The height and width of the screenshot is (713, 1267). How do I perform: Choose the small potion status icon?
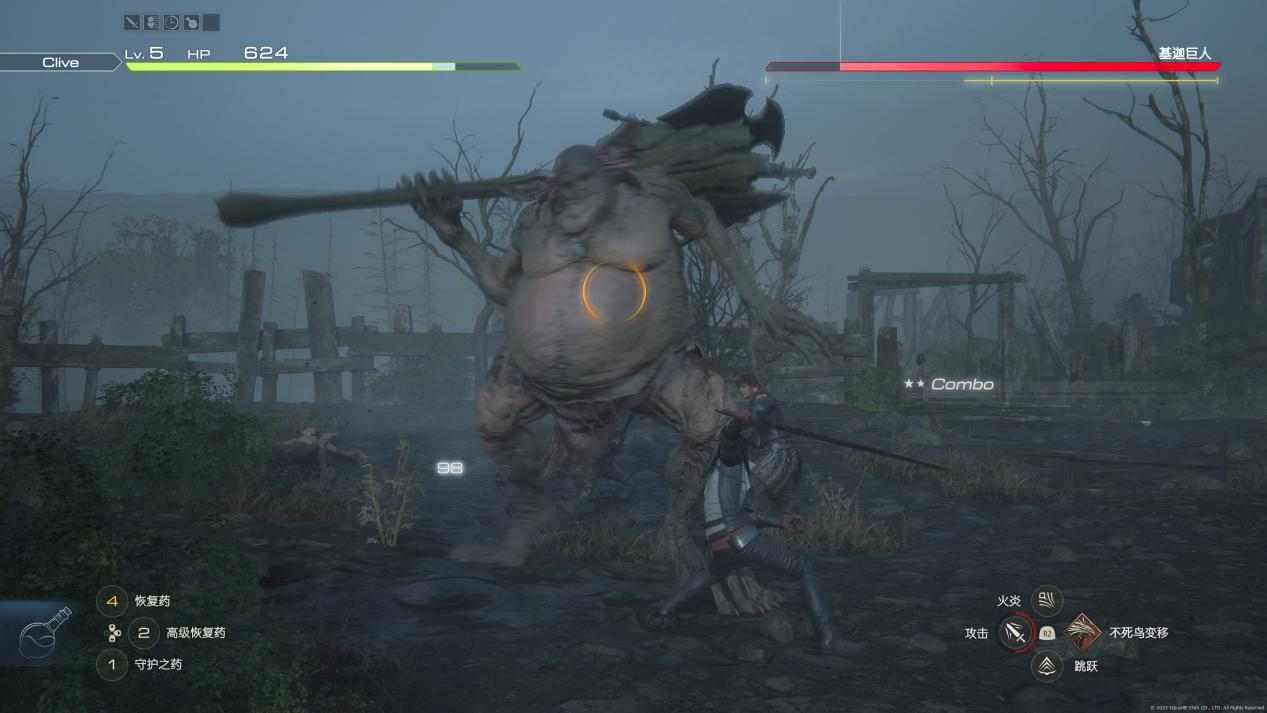point(191,22)
